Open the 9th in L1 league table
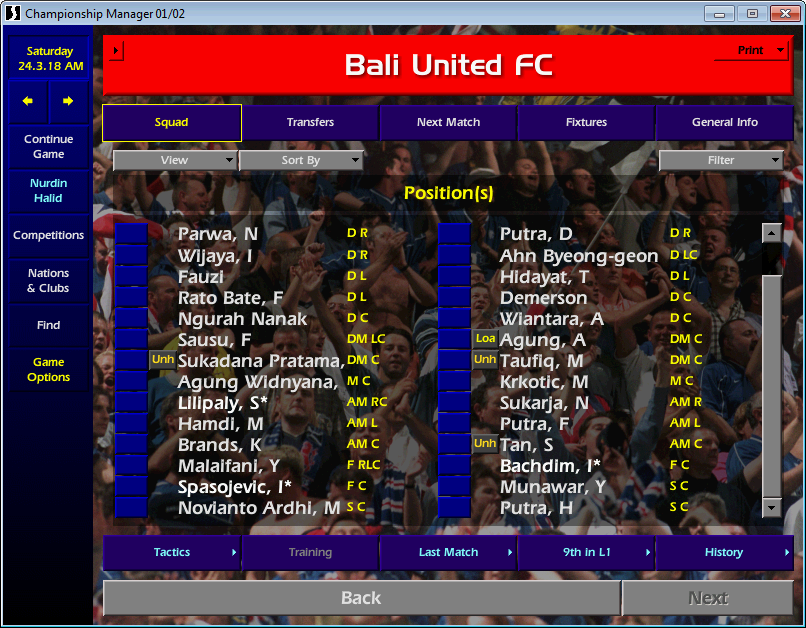Screen dimensions: 806x628 pyautogui.click(x=586, y=552)
